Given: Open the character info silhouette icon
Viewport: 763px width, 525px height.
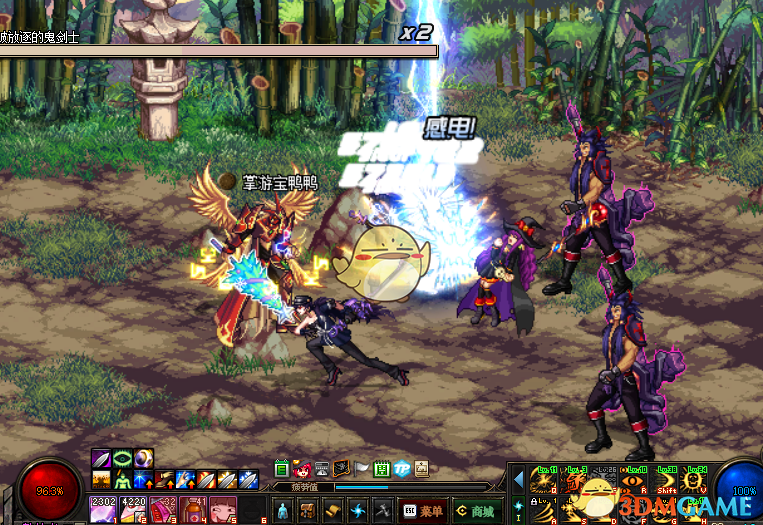Looking at the screenshot, I should point(283,511).
